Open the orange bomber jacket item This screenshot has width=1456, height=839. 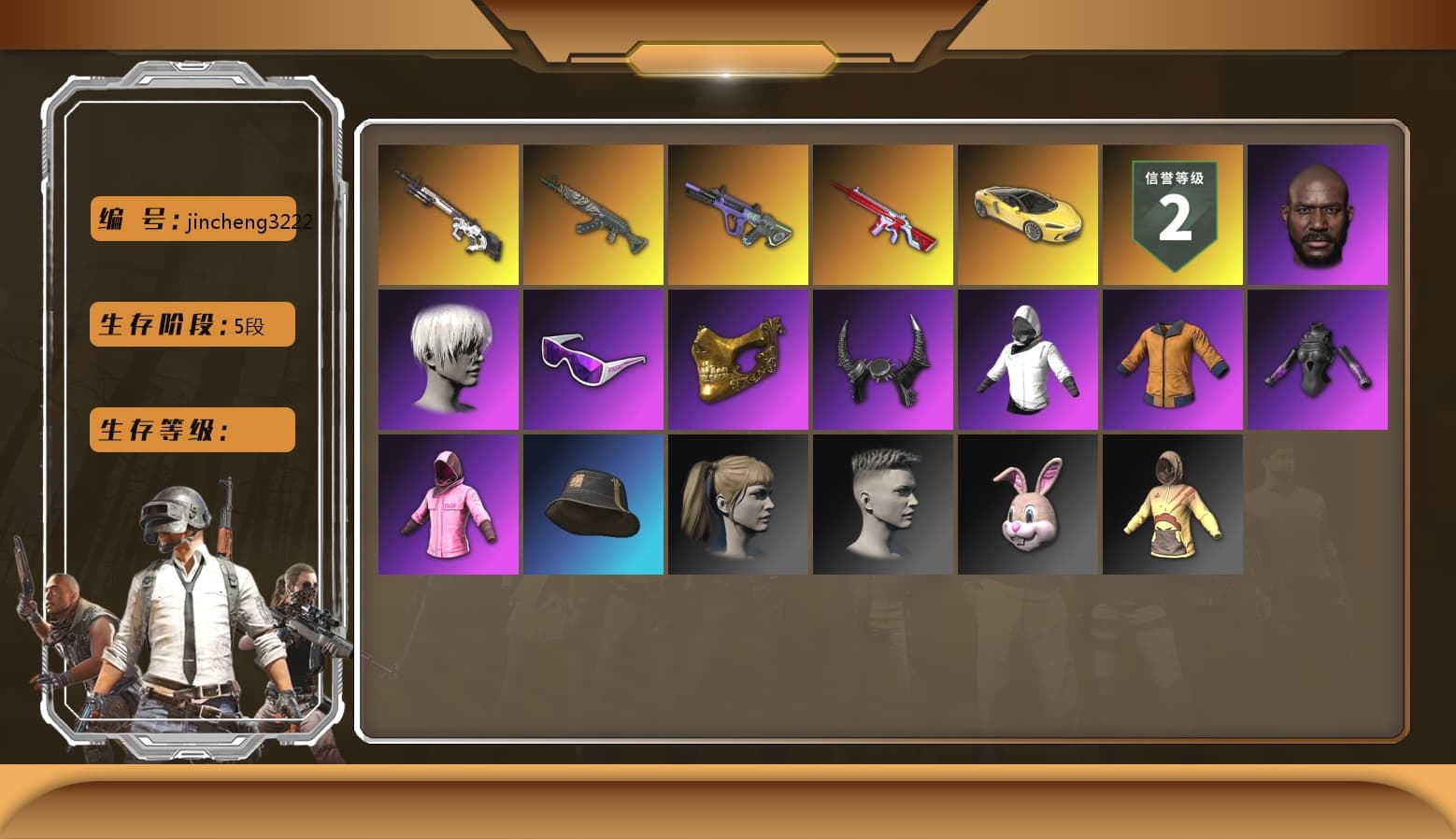[x=1174, y=359]
